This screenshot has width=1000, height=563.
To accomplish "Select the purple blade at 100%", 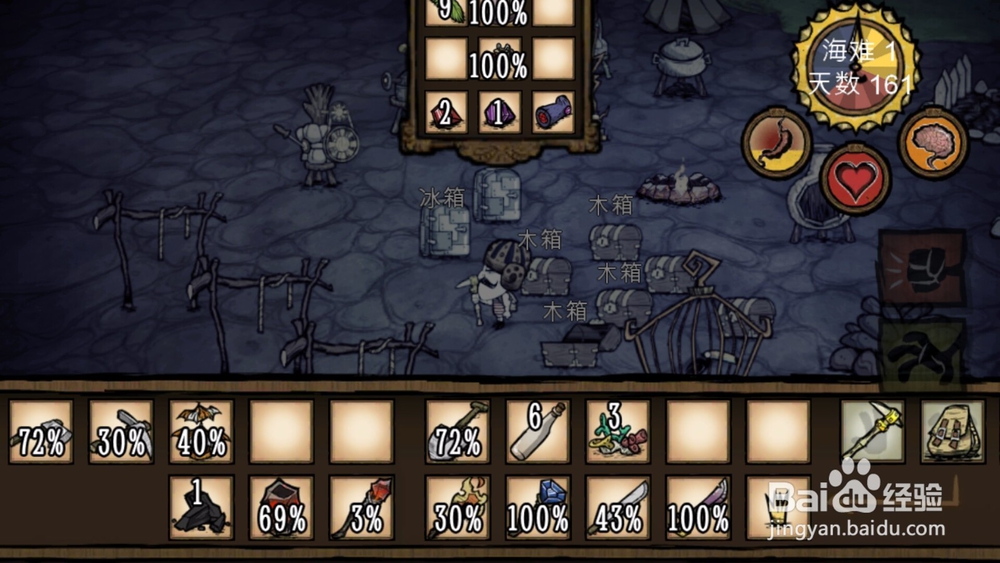I will pos(698,508).
